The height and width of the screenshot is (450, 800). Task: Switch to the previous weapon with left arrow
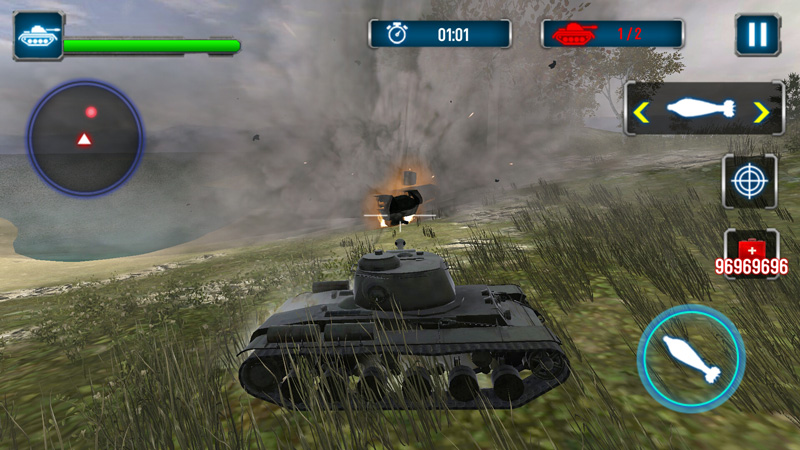(641, 110)
